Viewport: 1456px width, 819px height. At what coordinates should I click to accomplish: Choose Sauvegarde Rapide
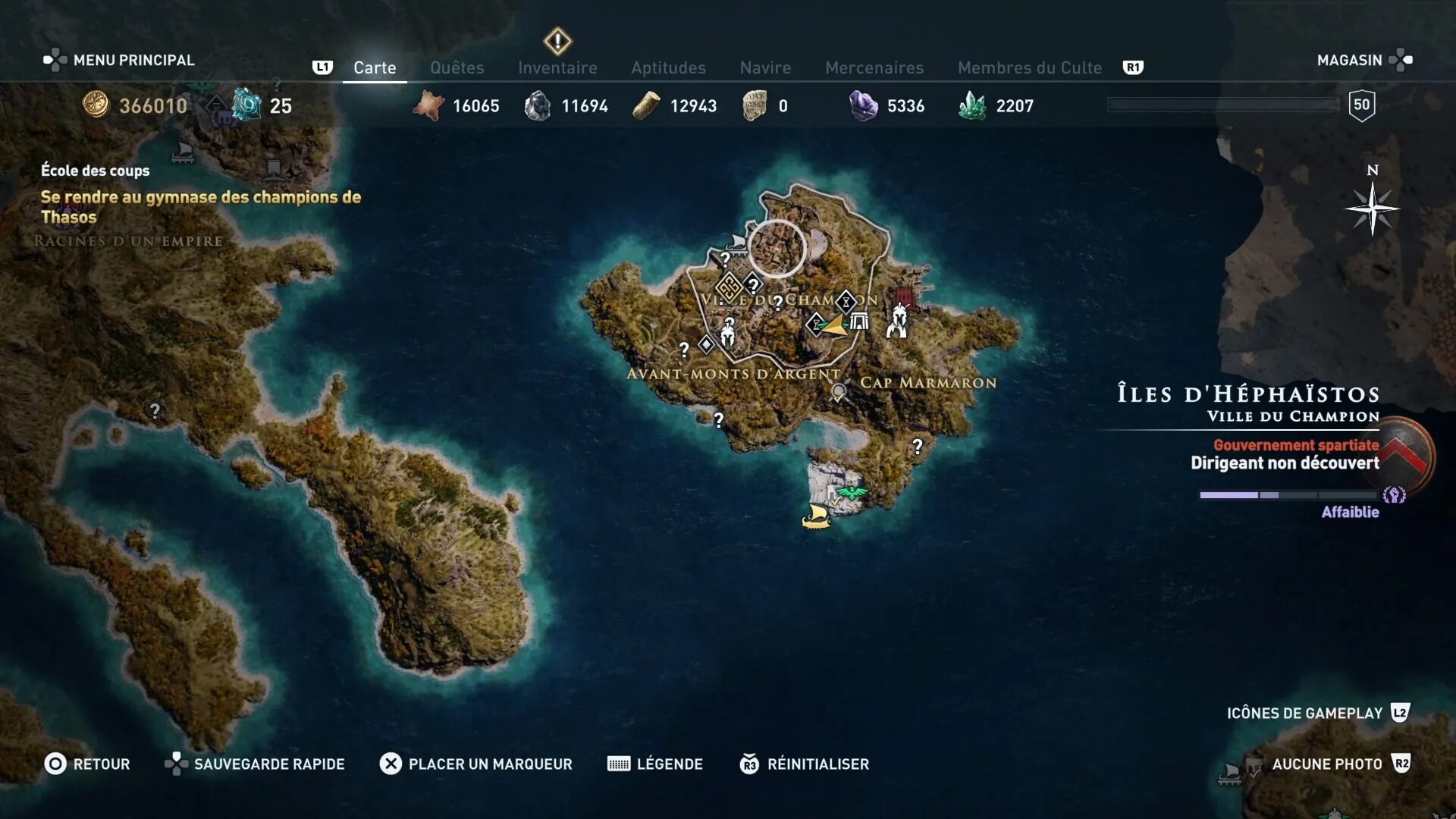[x=255, y=764]
